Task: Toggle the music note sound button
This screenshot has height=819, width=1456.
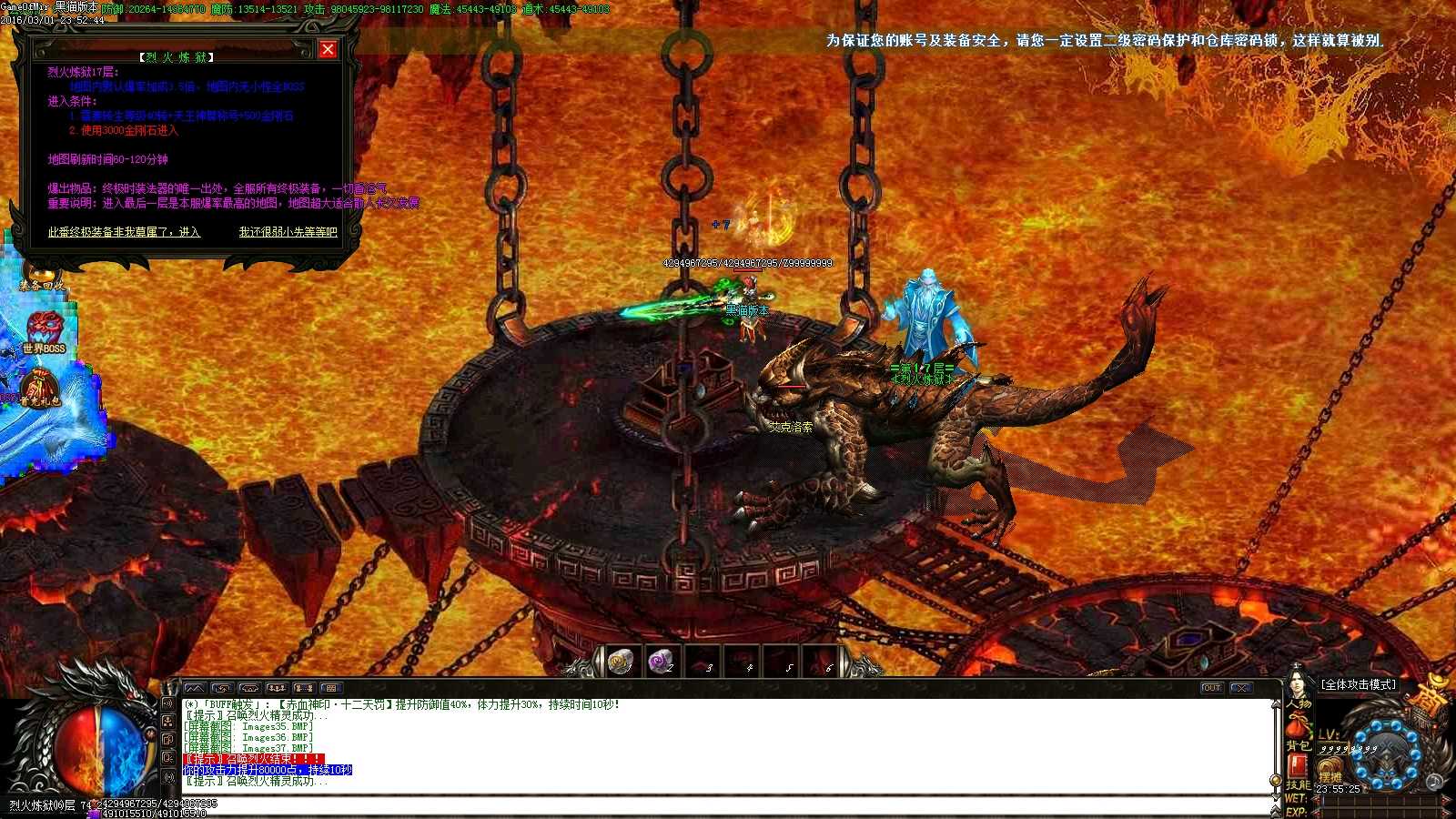Action: (1434, 783)
